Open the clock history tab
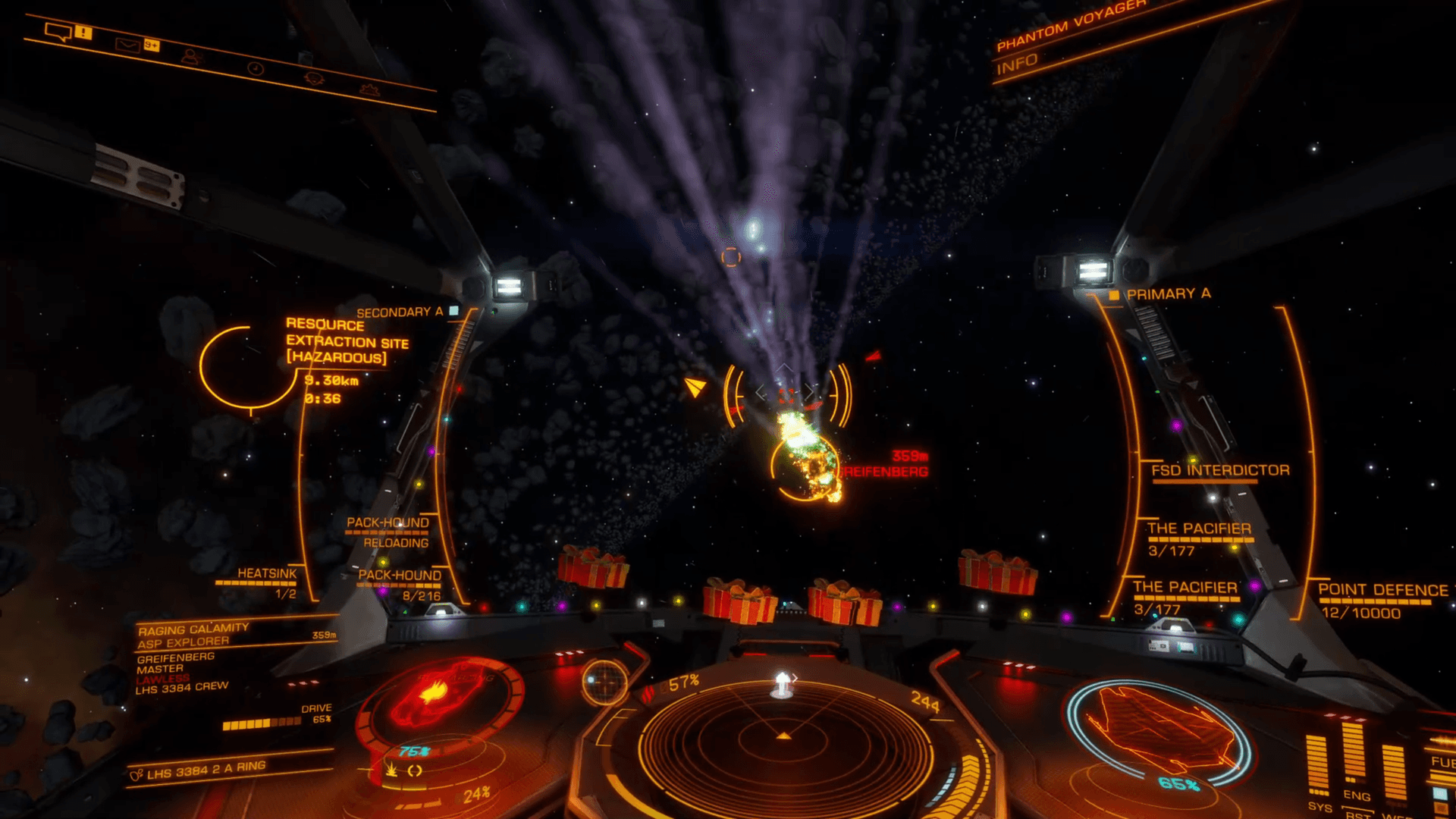The height and width of the screenshot is (819, 1456). point(256,69)
